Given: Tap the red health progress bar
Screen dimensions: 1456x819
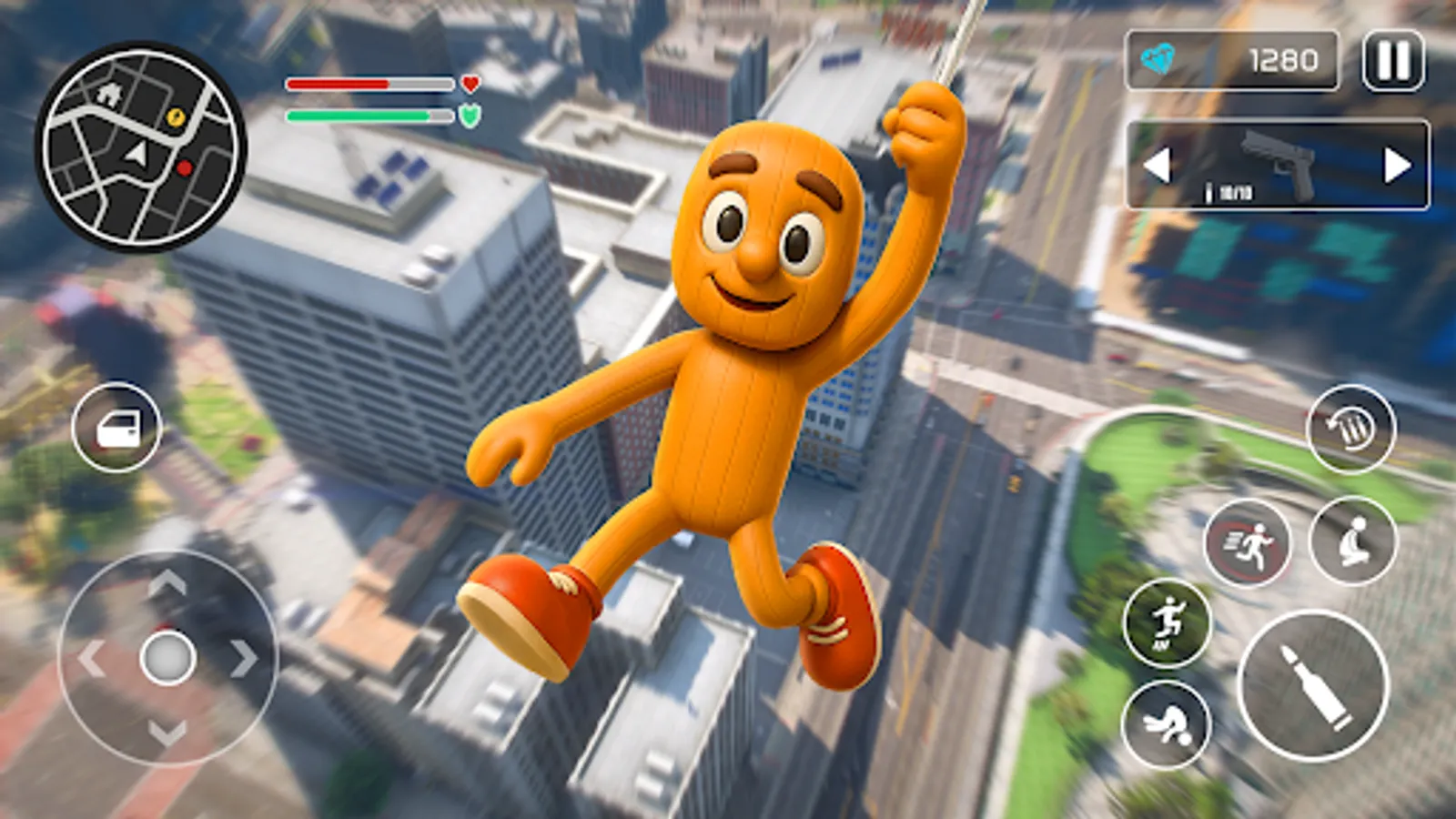Looking at the screenshot, I should point(369,84).
